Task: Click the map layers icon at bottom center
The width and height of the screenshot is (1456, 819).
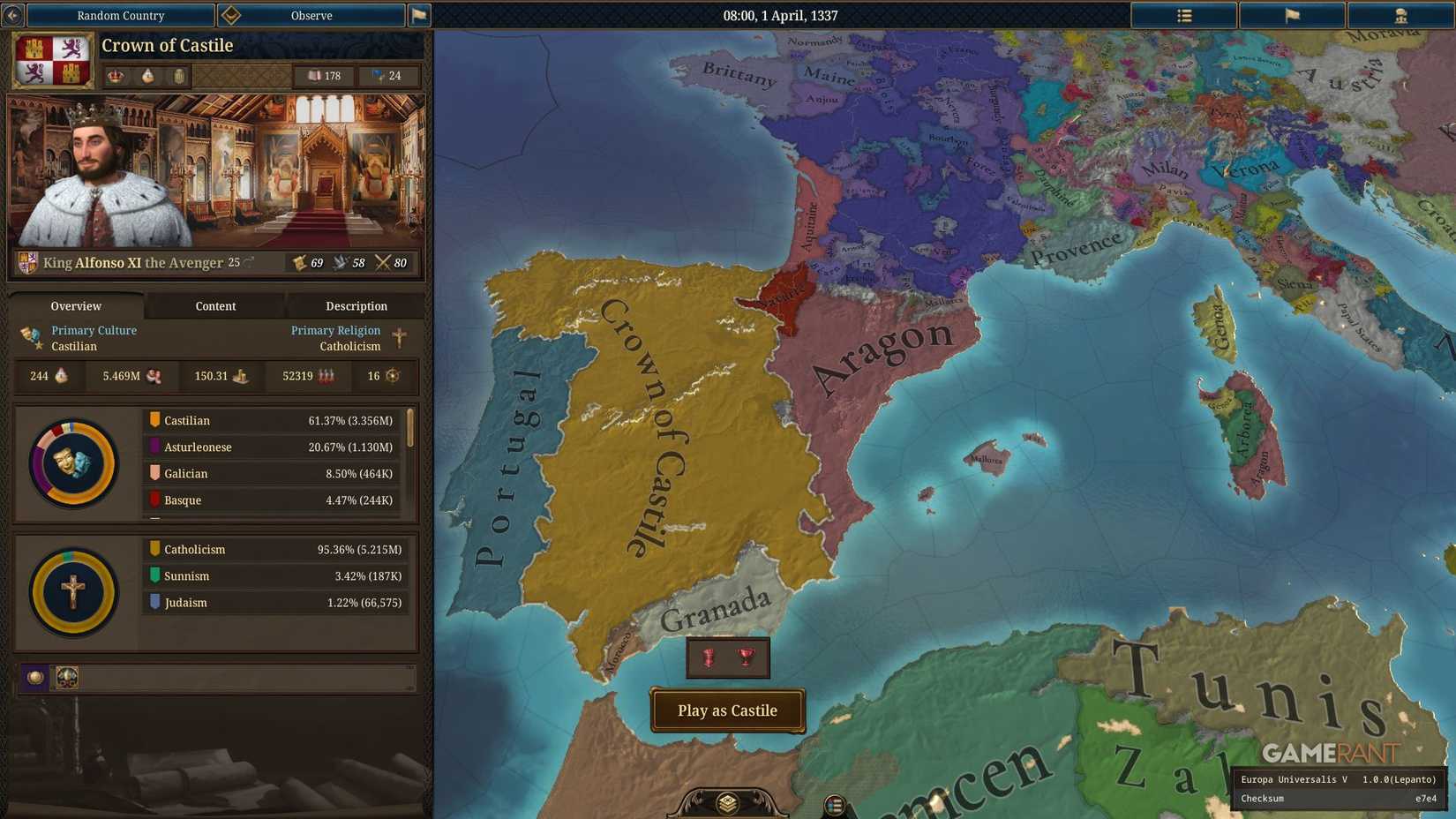Action: pos(726,801)
